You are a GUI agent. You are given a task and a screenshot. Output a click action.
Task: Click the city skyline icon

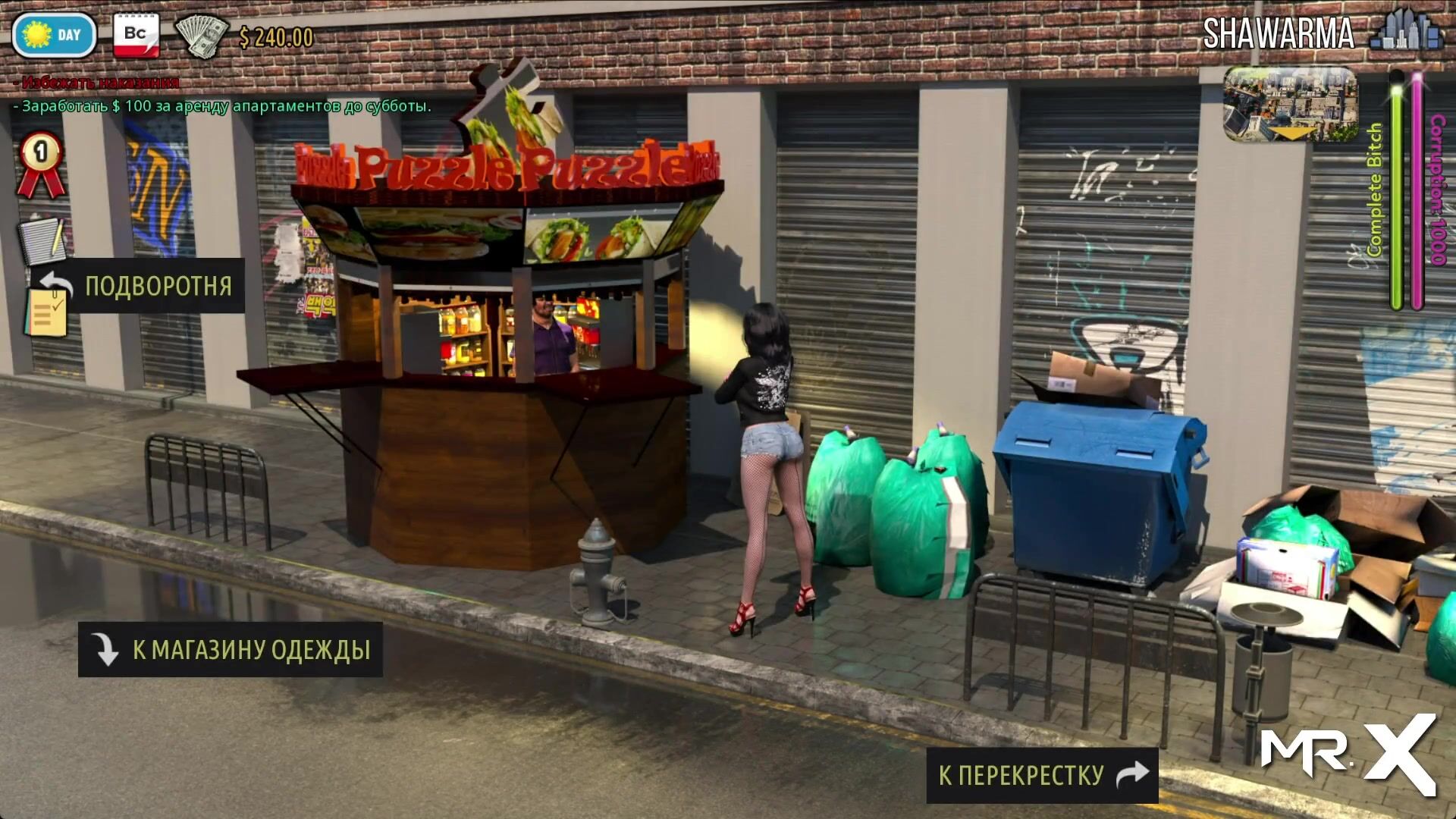[x=1407, y=32]
